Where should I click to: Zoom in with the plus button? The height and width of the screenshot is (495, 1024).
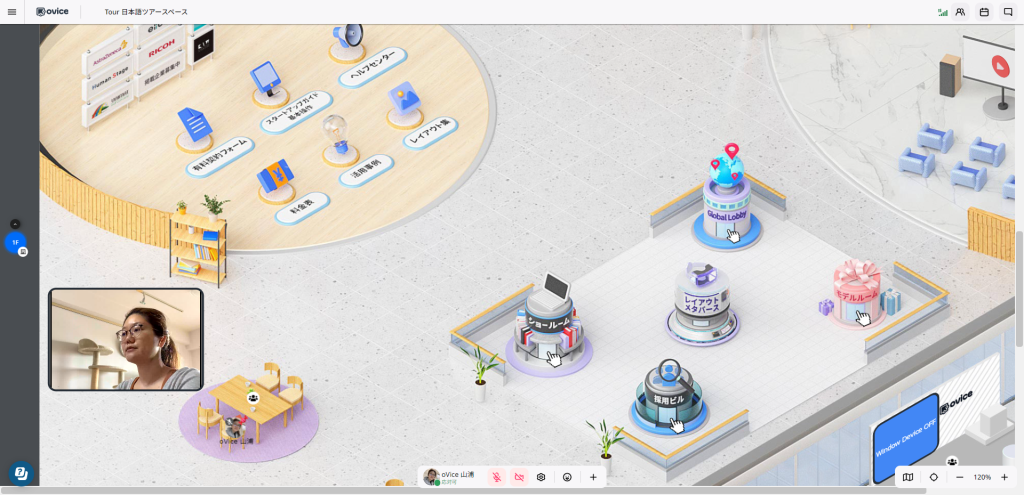point(1004,478)
